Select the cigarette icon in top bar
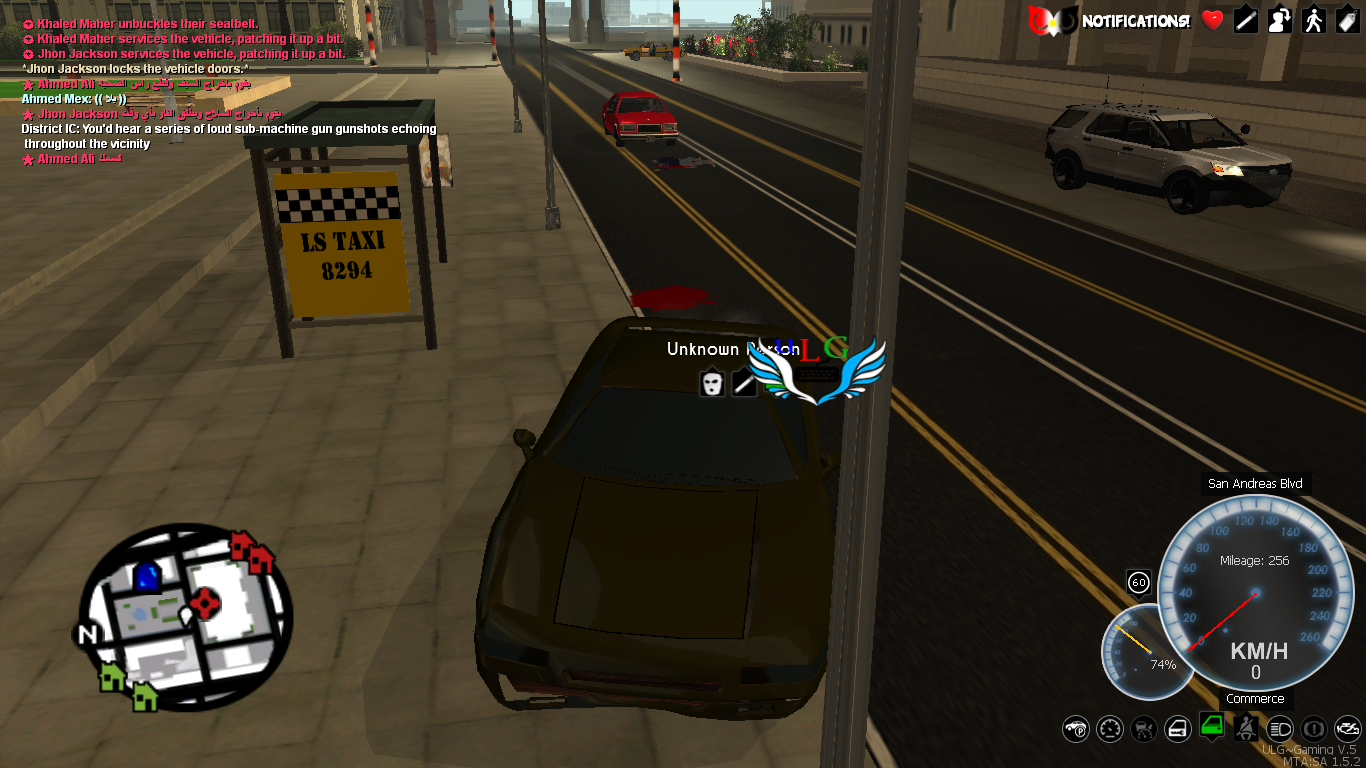Image resolution: width=1366 pixels, height=768 pixels. click(1245, 20)
